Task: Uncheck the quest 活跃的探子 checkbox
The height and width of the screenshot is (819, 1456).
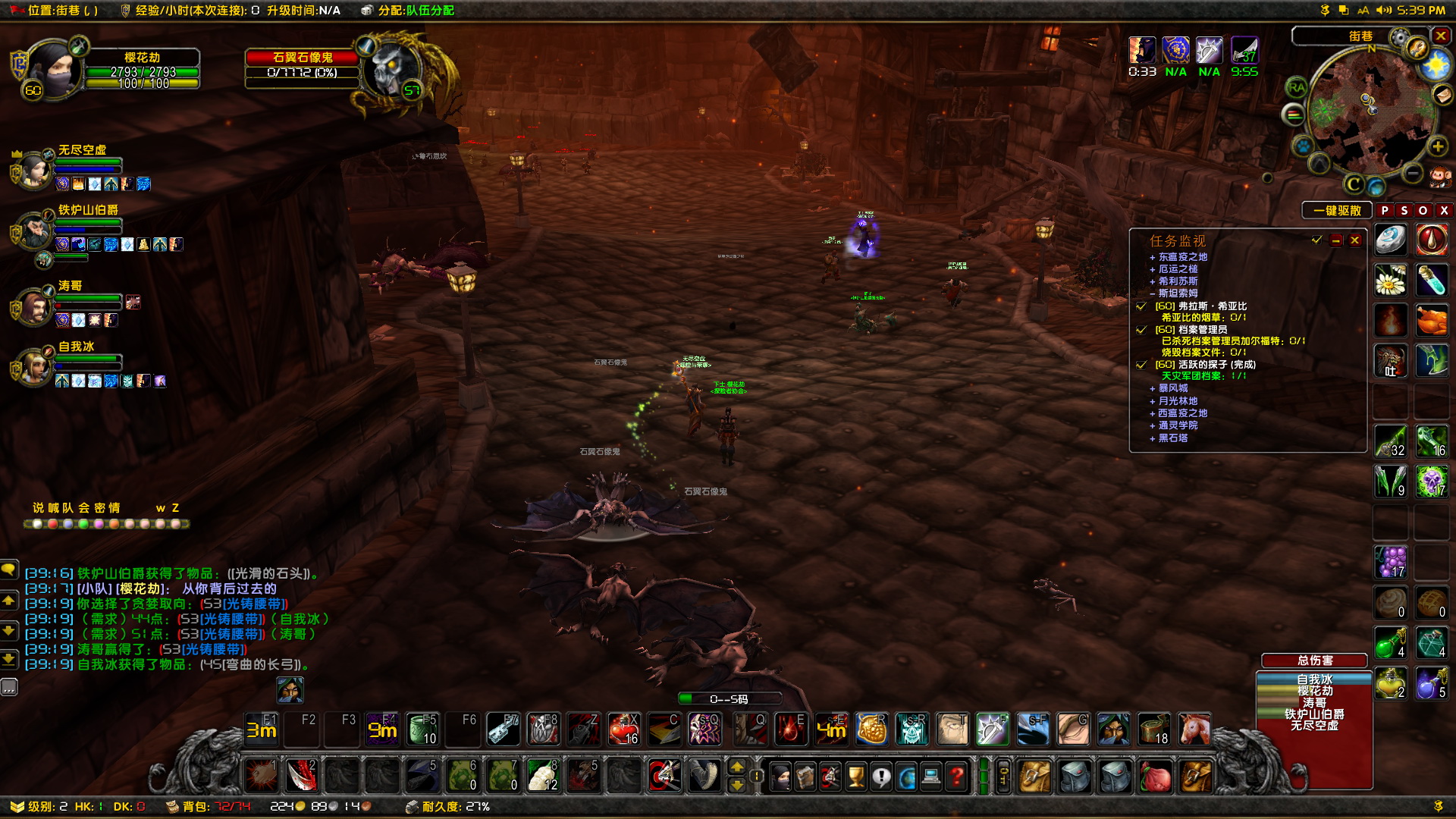Action: tap(1141, 366)
